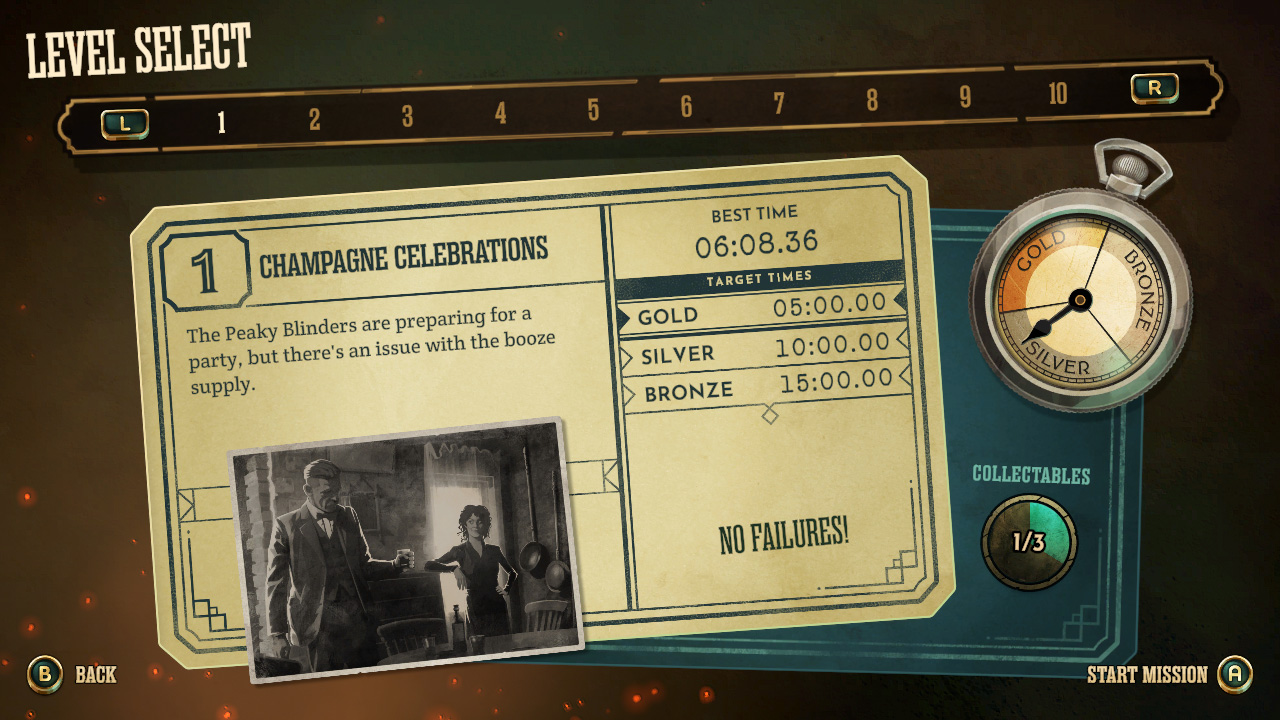Click the R shoulder button icon
The image size is (1280, 720).
[1155, 88]
